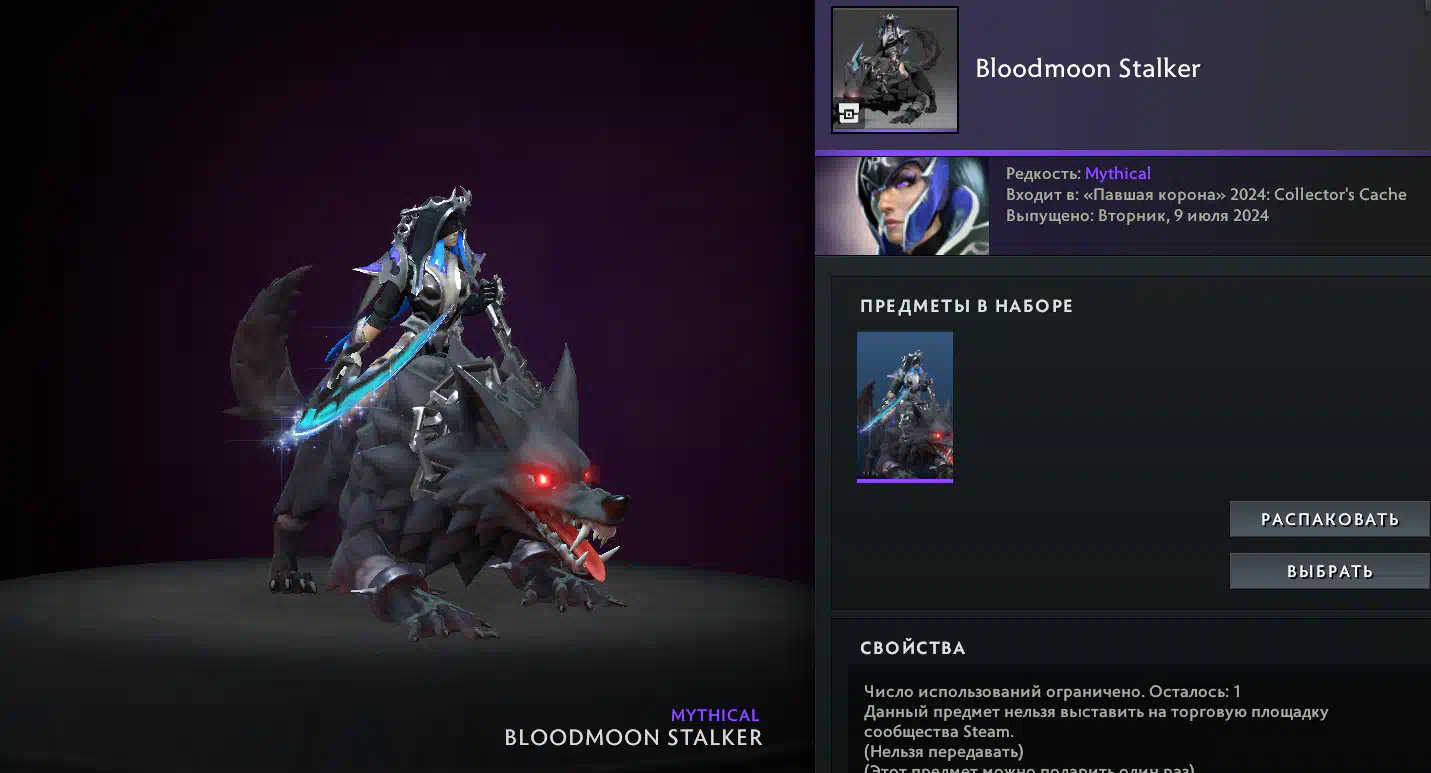This screenshot has width=1431, height=773.
Task: Open the Bloodmoon Stalker bundle icon
Action: [895, 70]
